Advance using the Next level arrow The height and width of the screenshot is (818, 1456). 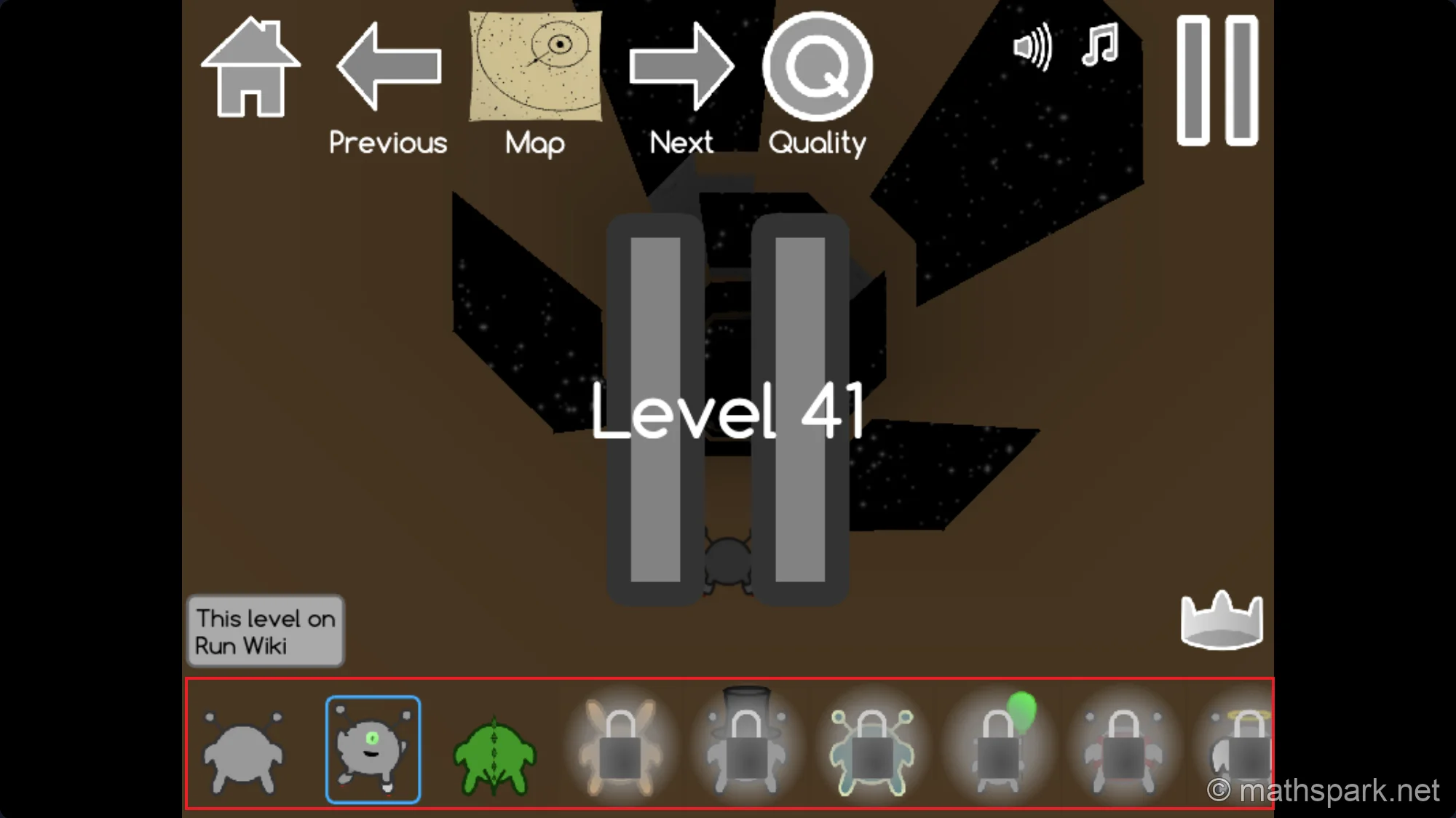(x=681, y=65)
